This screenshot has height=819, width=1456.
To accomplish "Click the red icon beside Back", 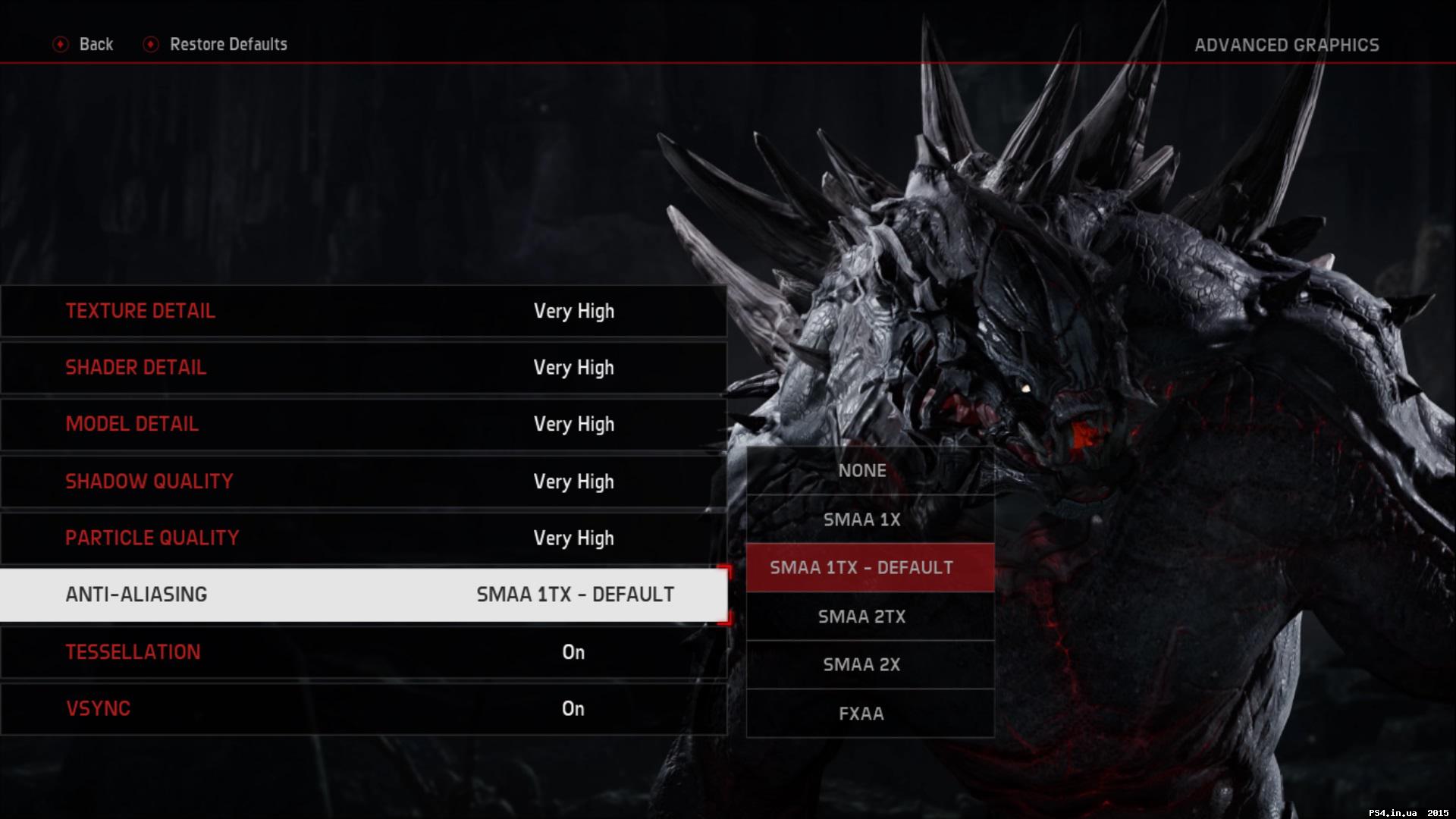I will 60,44.
